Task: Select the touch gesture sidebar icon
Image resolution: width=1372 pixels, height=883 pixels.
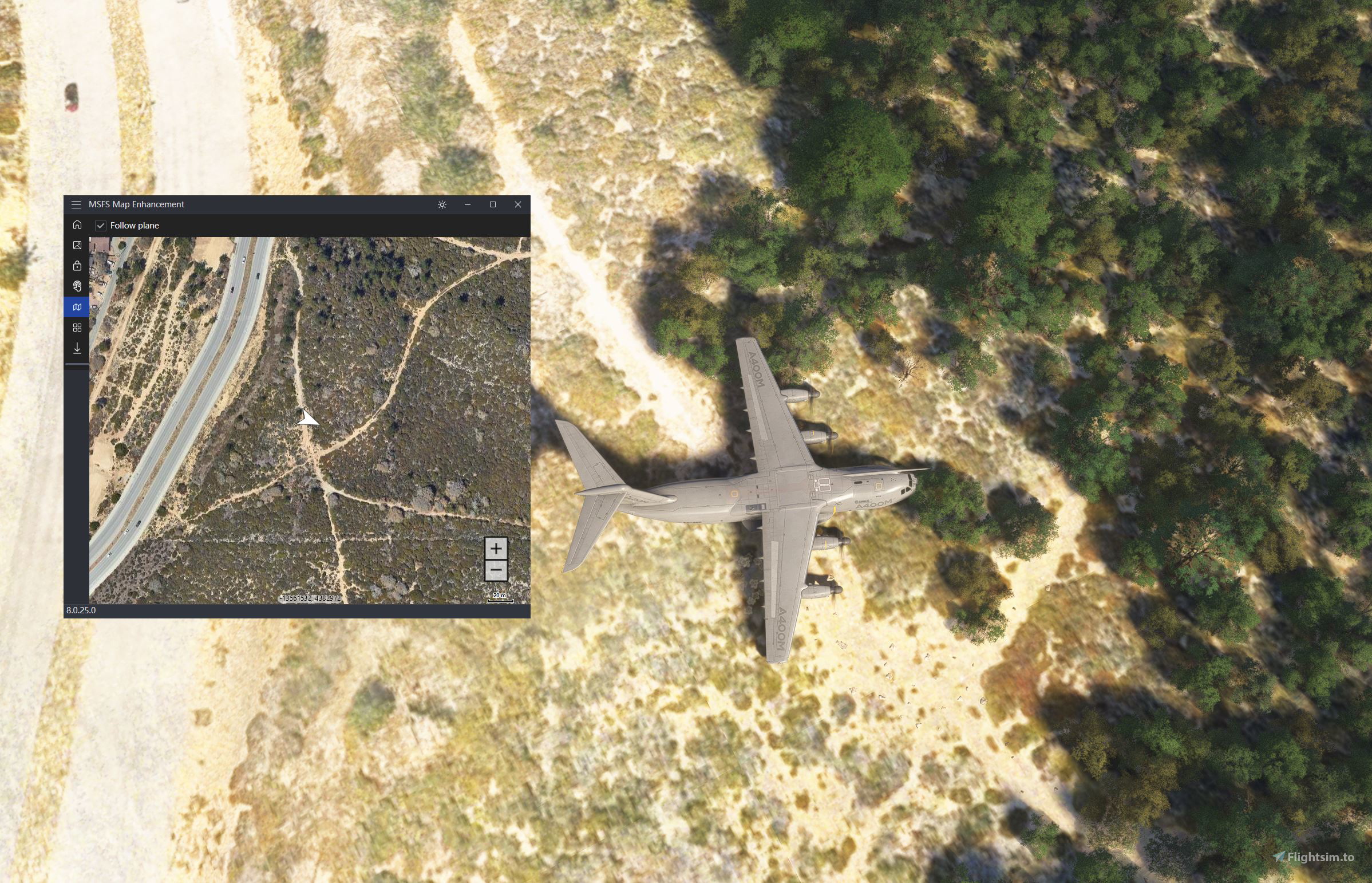Action: [77, 286]
